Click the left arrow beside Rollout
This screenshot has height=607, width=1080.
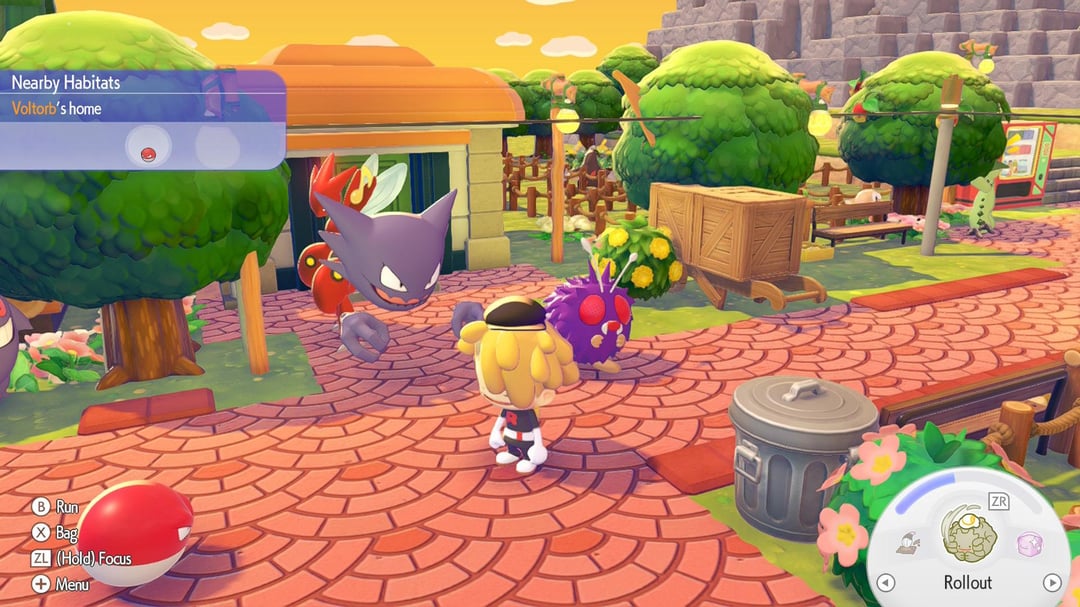point(885,582)
